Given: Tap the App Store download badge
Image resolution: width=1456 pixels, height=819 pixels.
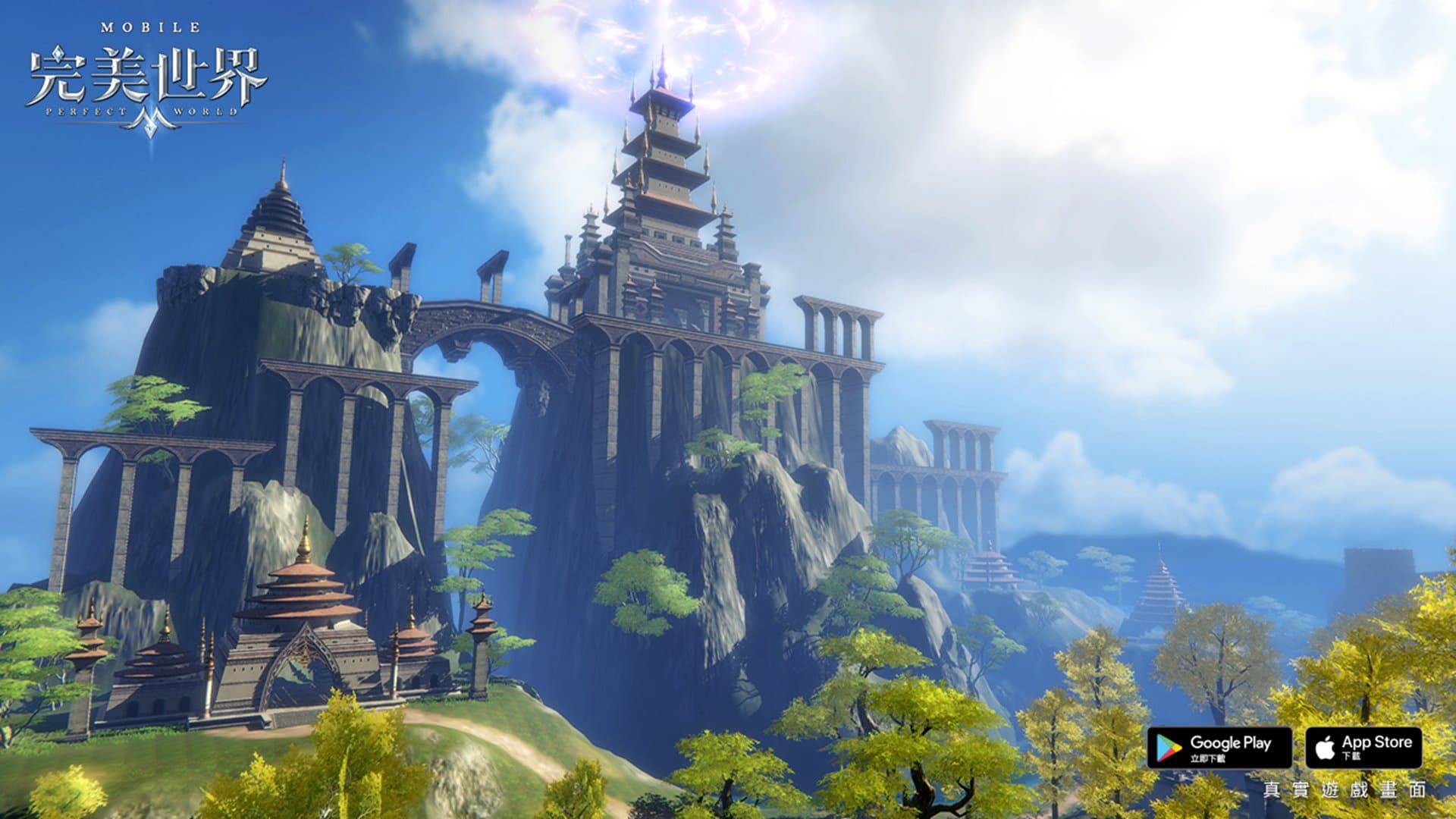Looking at the screenshot, I should [x=1363, y=748].
